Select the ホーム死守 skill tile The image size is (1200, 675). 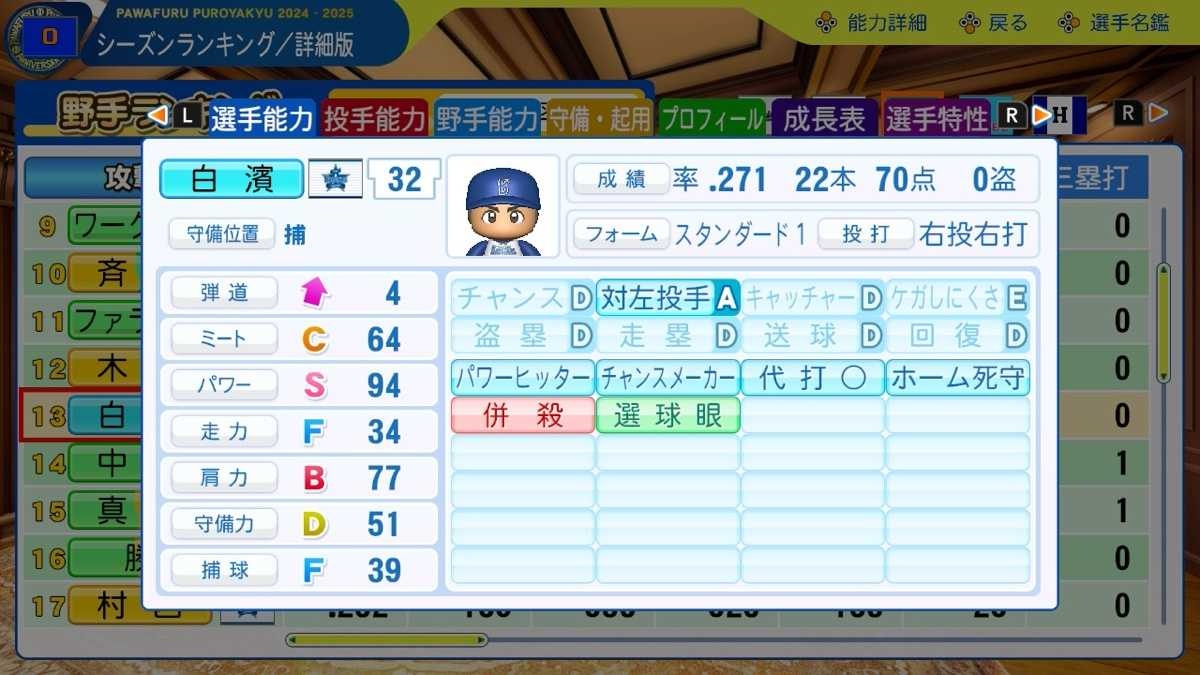pyautogui.click(x=957, y=378)
